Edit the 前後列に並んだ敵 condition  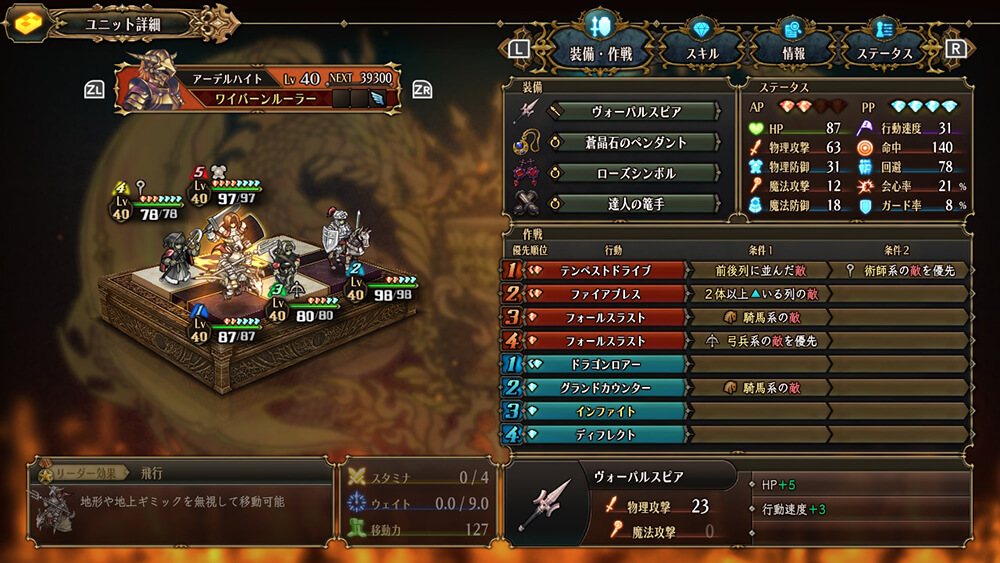pyautogui.click(x=758, y=270)
